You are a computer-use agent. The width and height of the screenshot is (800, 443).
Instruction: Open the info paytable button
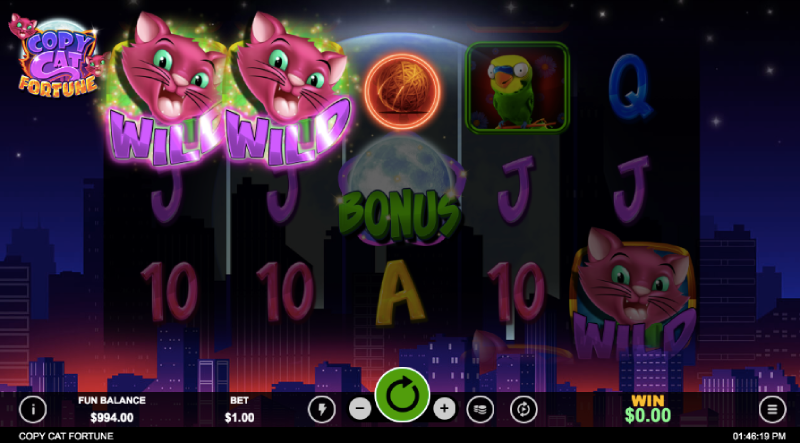click(33, 408)
